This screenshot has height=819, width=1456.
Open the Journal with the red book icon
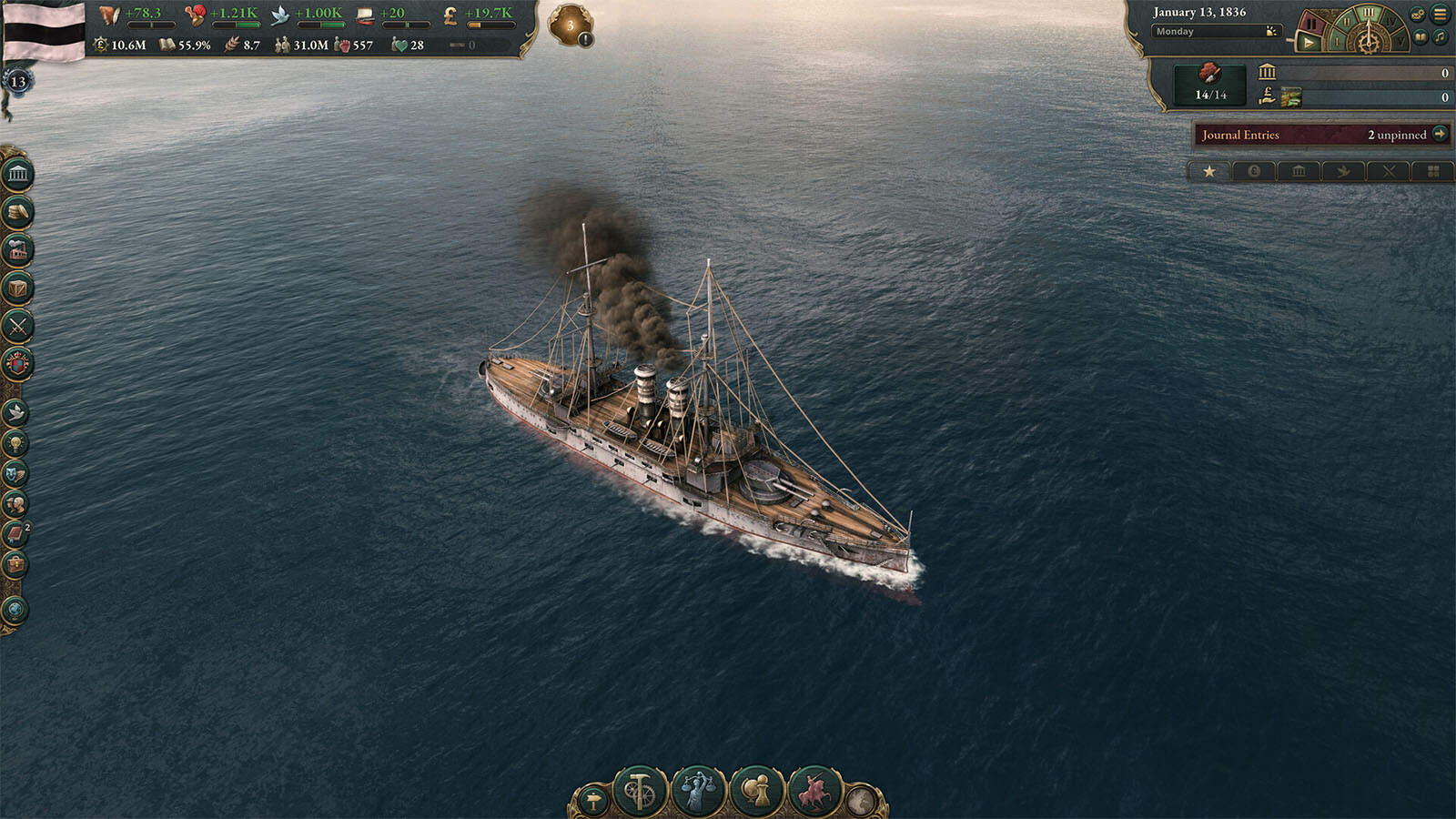point(15,534)
